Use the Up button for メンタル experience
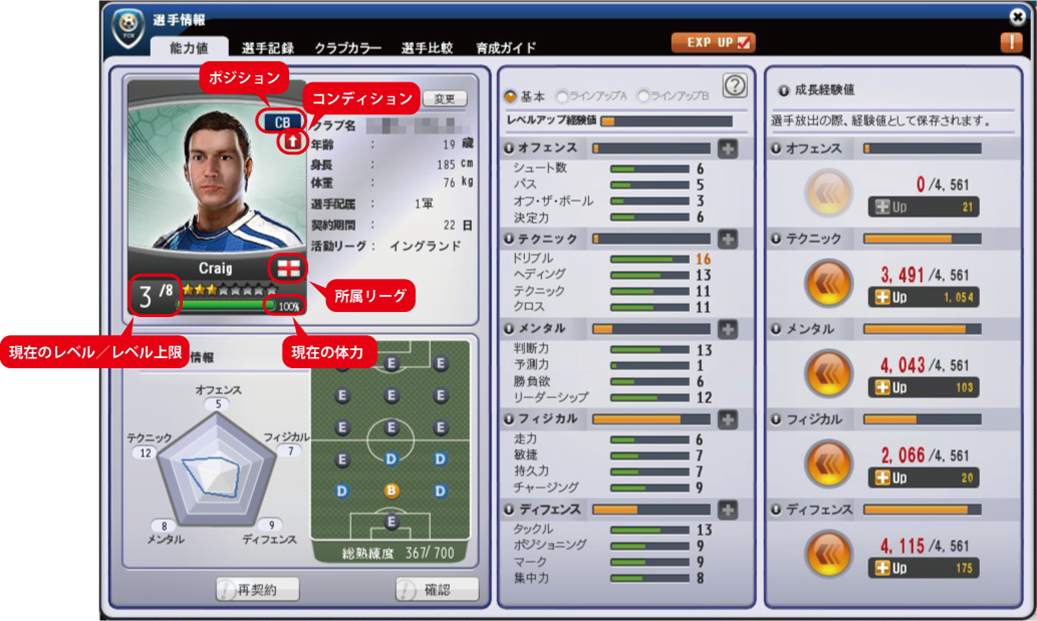Image resolution: width=1037 pixels, height=621 pixels. point(923,387)
